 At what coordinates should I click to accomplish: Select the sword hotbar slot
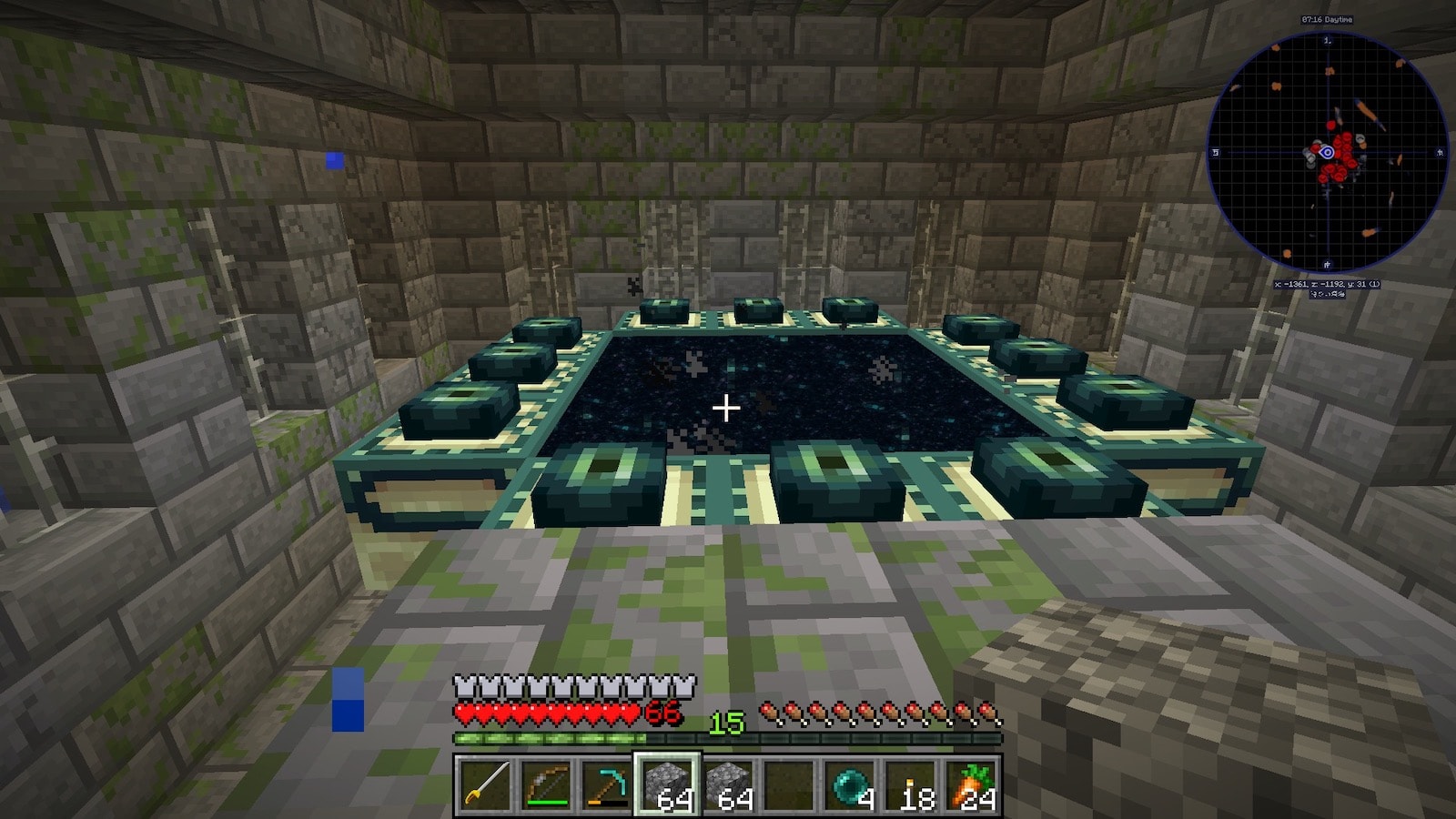click(x=484, y=784)
